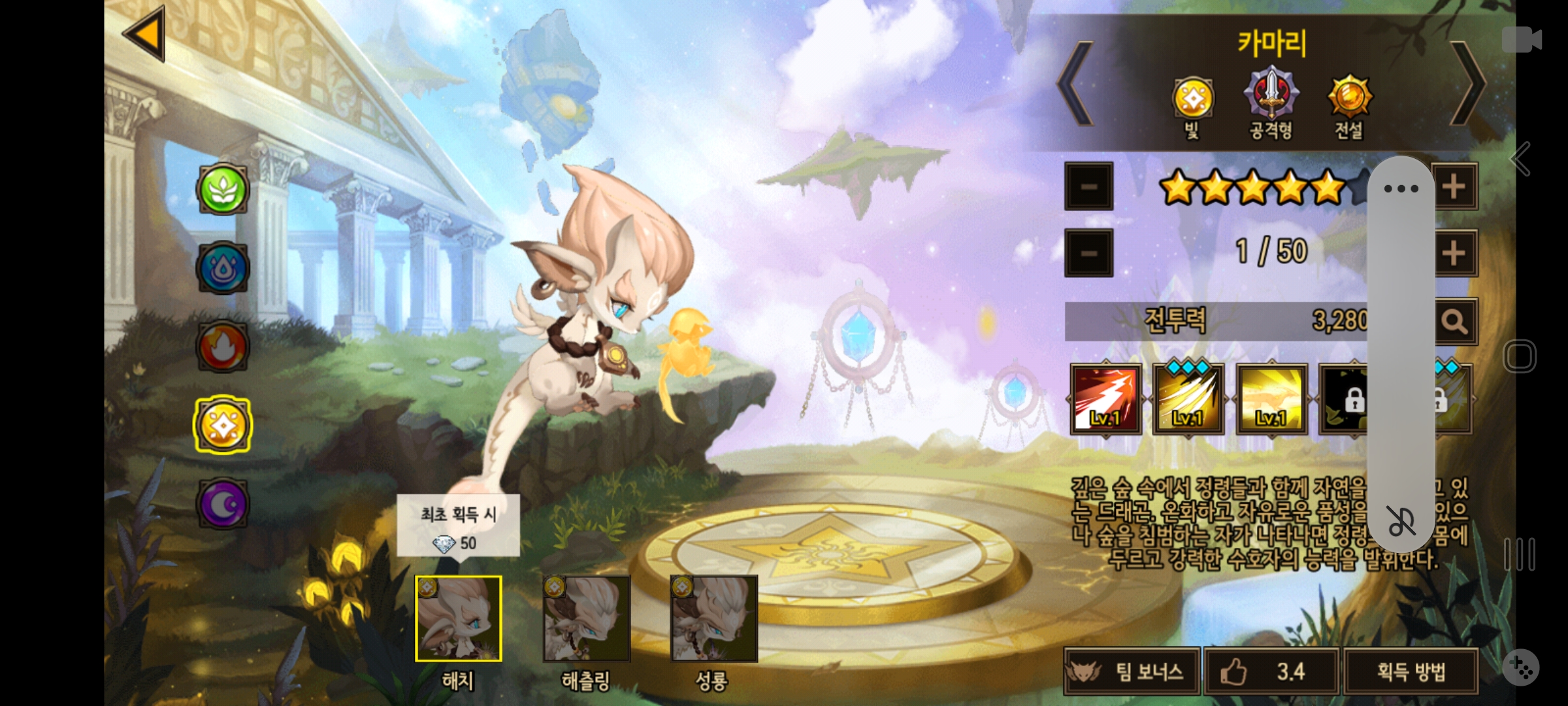This screenshot has height=706, width=1568.
Task: Select the purple moon dark element filter
Action: [x=223, y=504]
